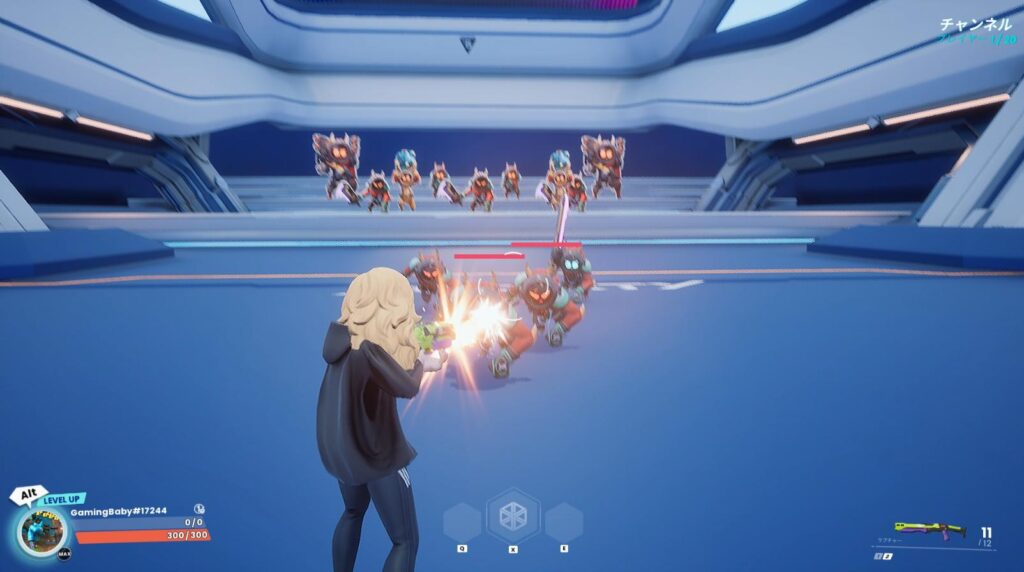1024x572 pixels.
Task: Open the チャンネル channel label
Action: (x=976, y=24)
